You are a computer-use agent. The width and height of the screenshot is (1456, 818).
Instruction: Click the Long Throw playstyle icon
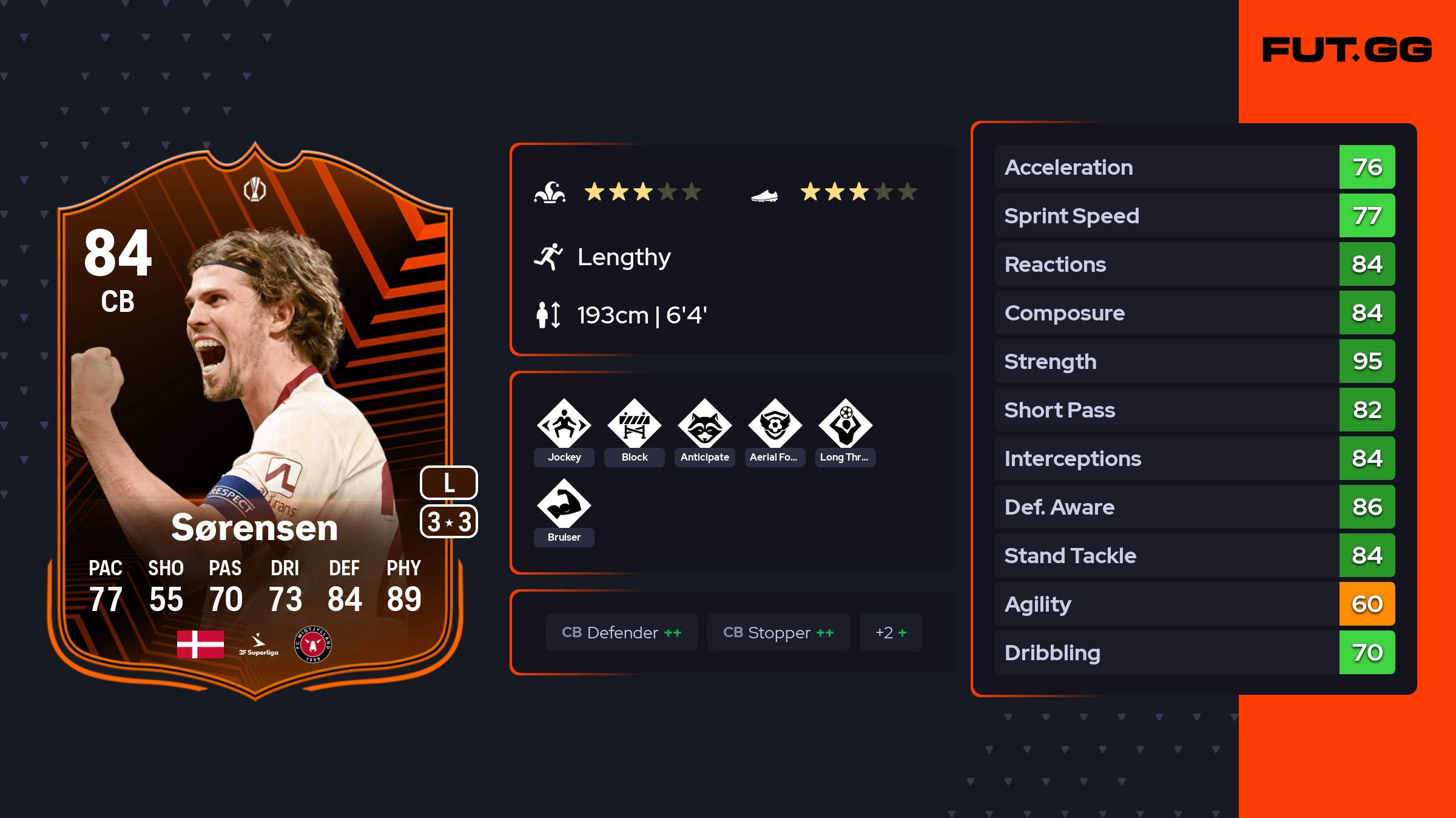[845, 425]
